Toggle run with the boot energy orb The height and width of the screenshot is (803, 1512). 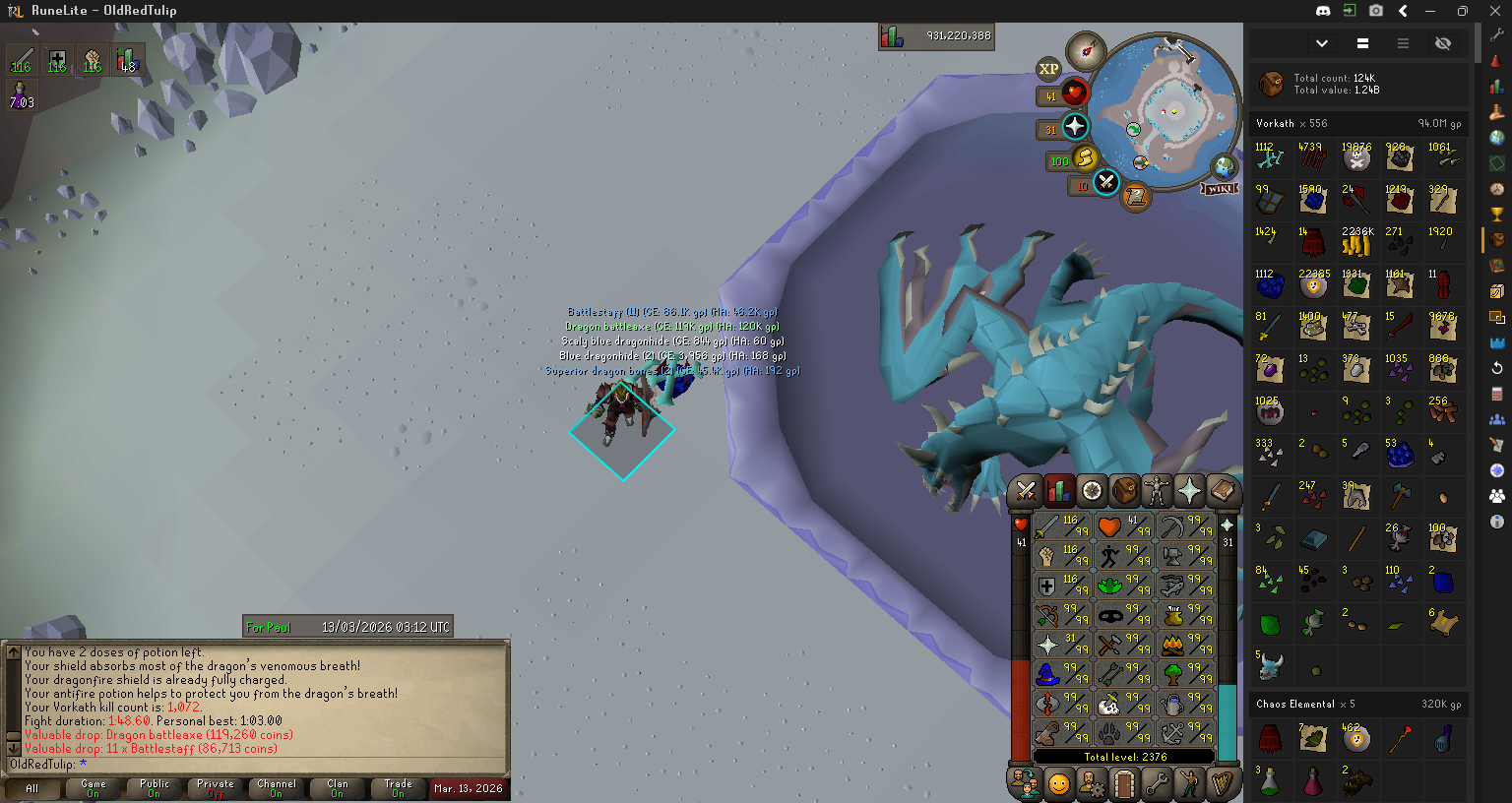tap(1085, 157)
